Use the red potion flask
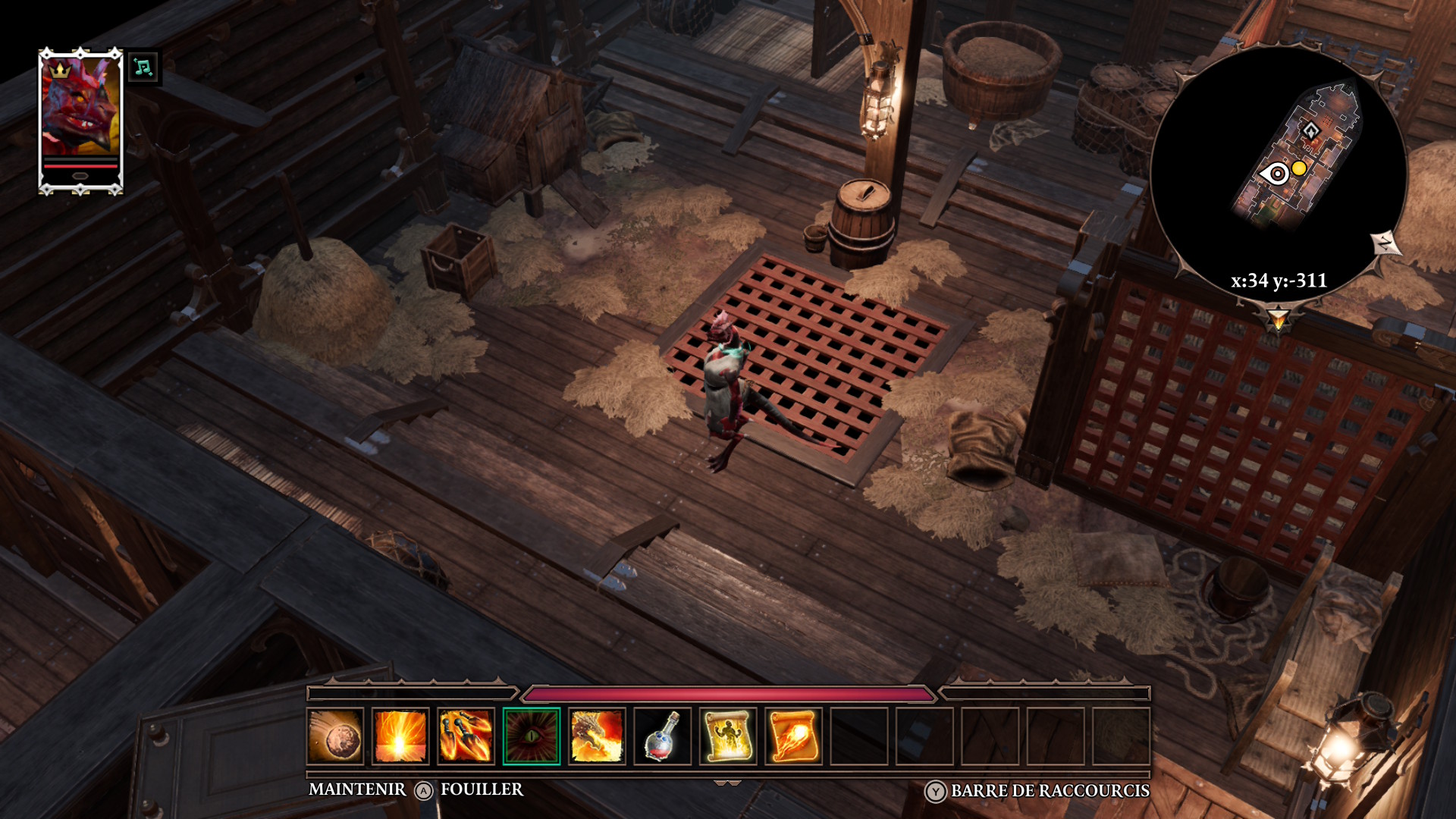This screenshot has height=819, width=1456. pos(662,736)
